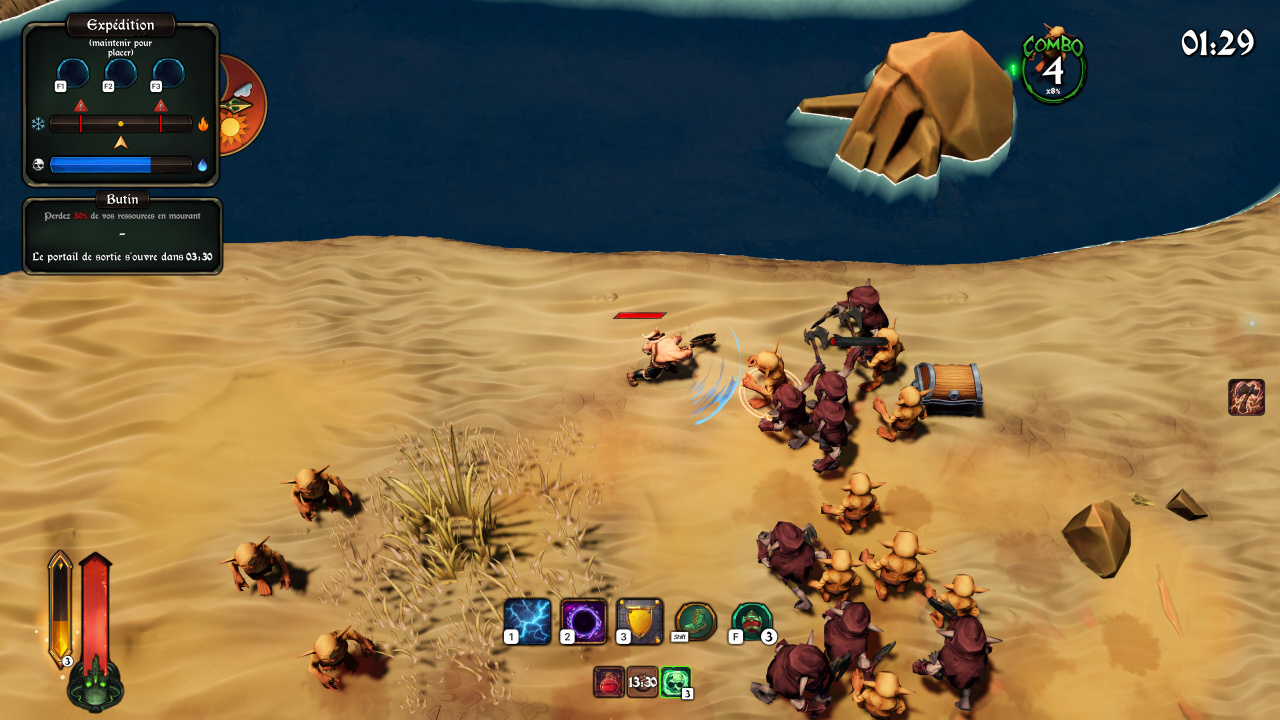1280x720 pixels.
Task: Choose the expedition slot labeled F3
Action: click(168, 73)
